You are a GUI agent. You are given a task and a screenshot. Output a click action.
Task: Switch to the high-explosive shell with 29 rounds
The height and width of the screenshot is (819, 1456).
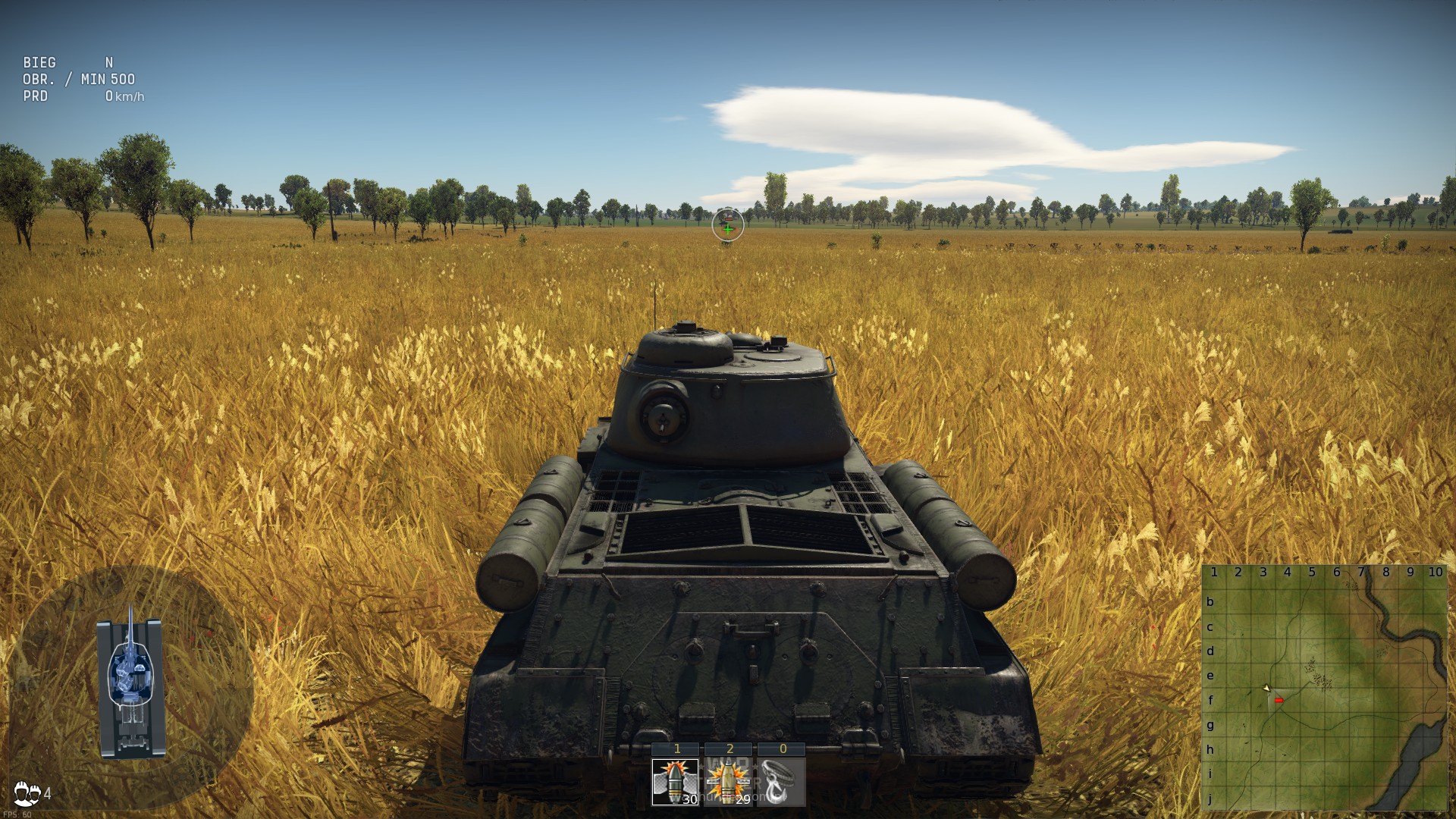click(729, 782)
